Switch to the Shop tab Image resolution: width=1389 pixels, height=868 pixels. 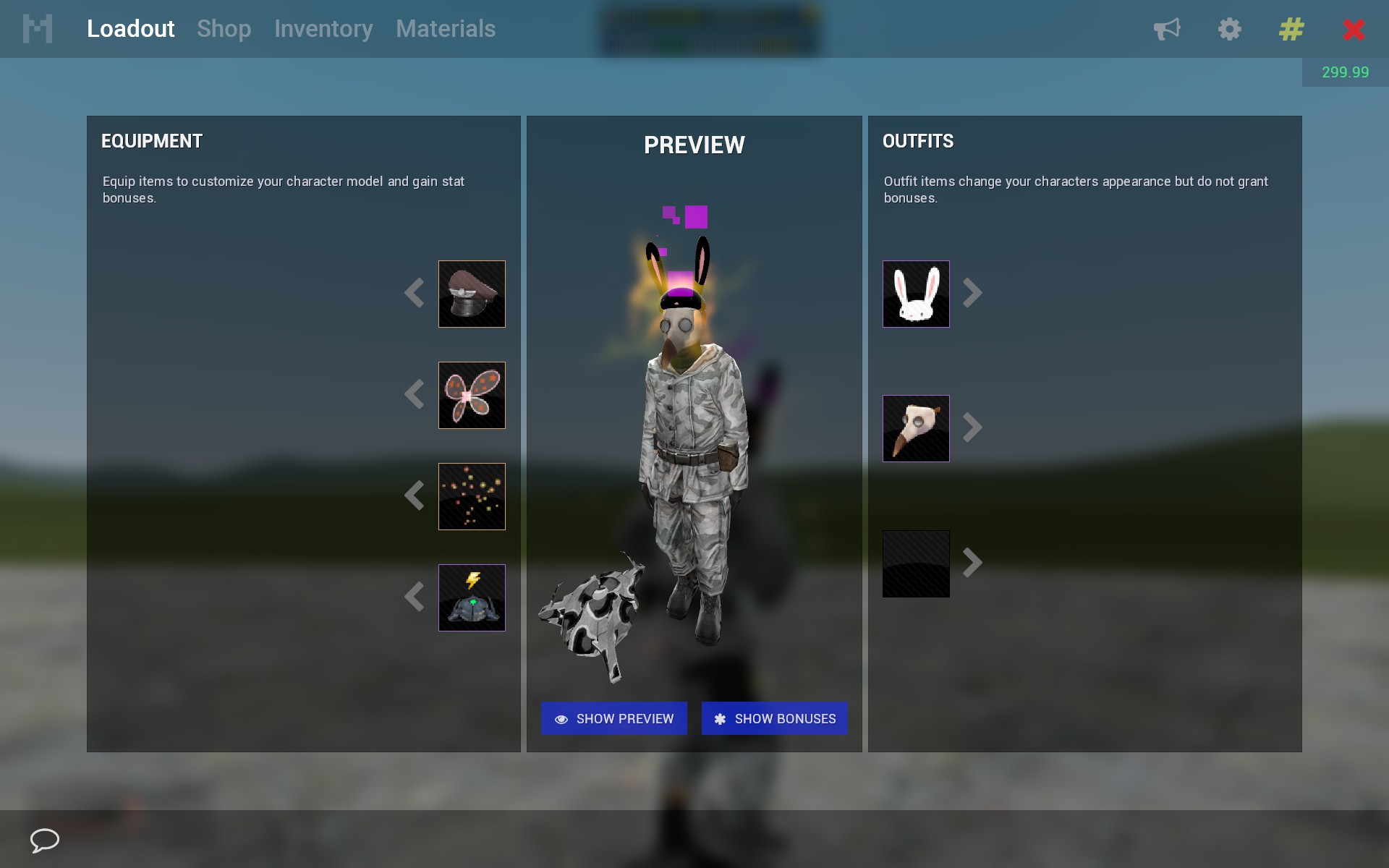click(224, 29)
